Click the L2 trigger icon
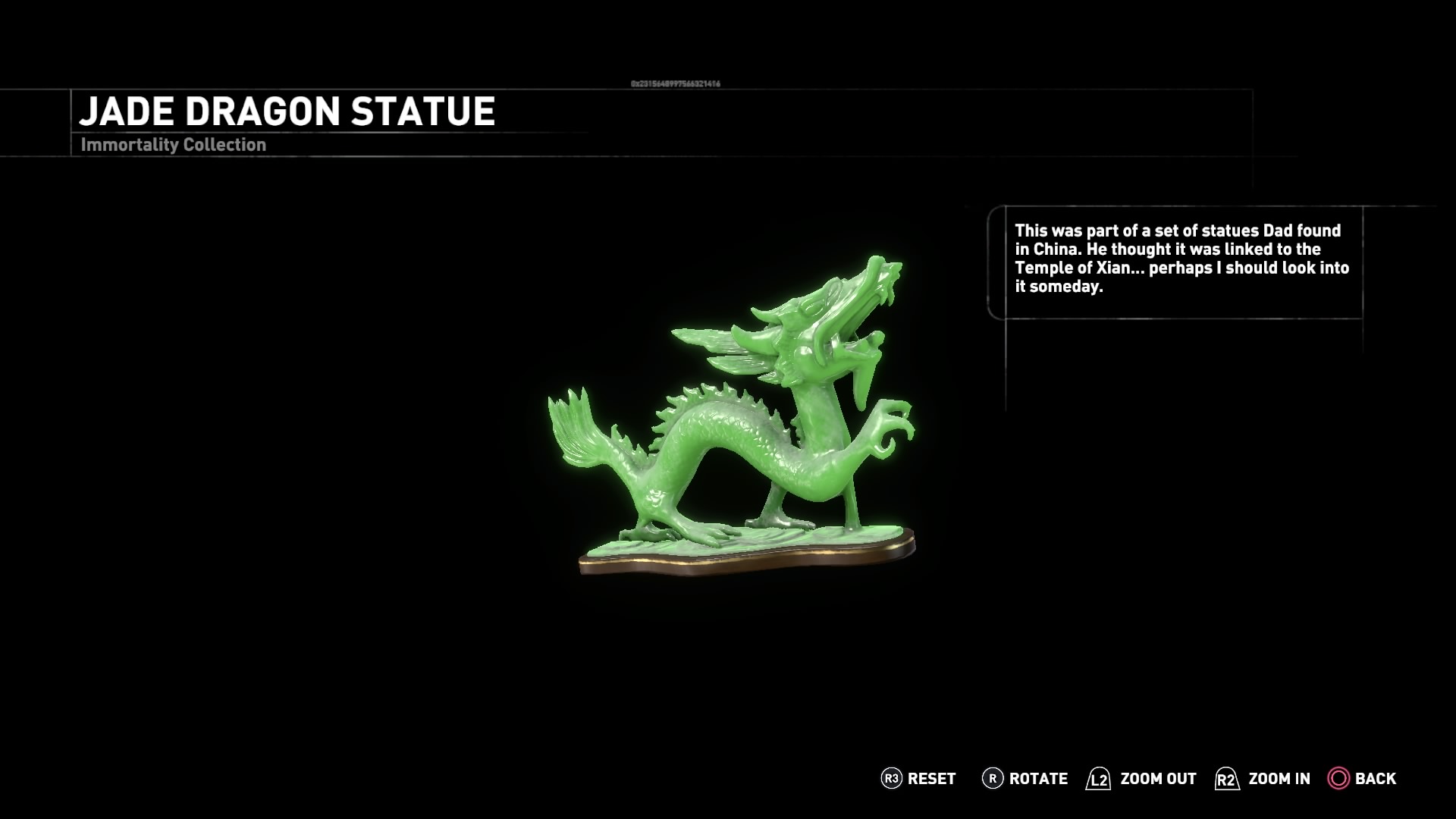 1100,779
